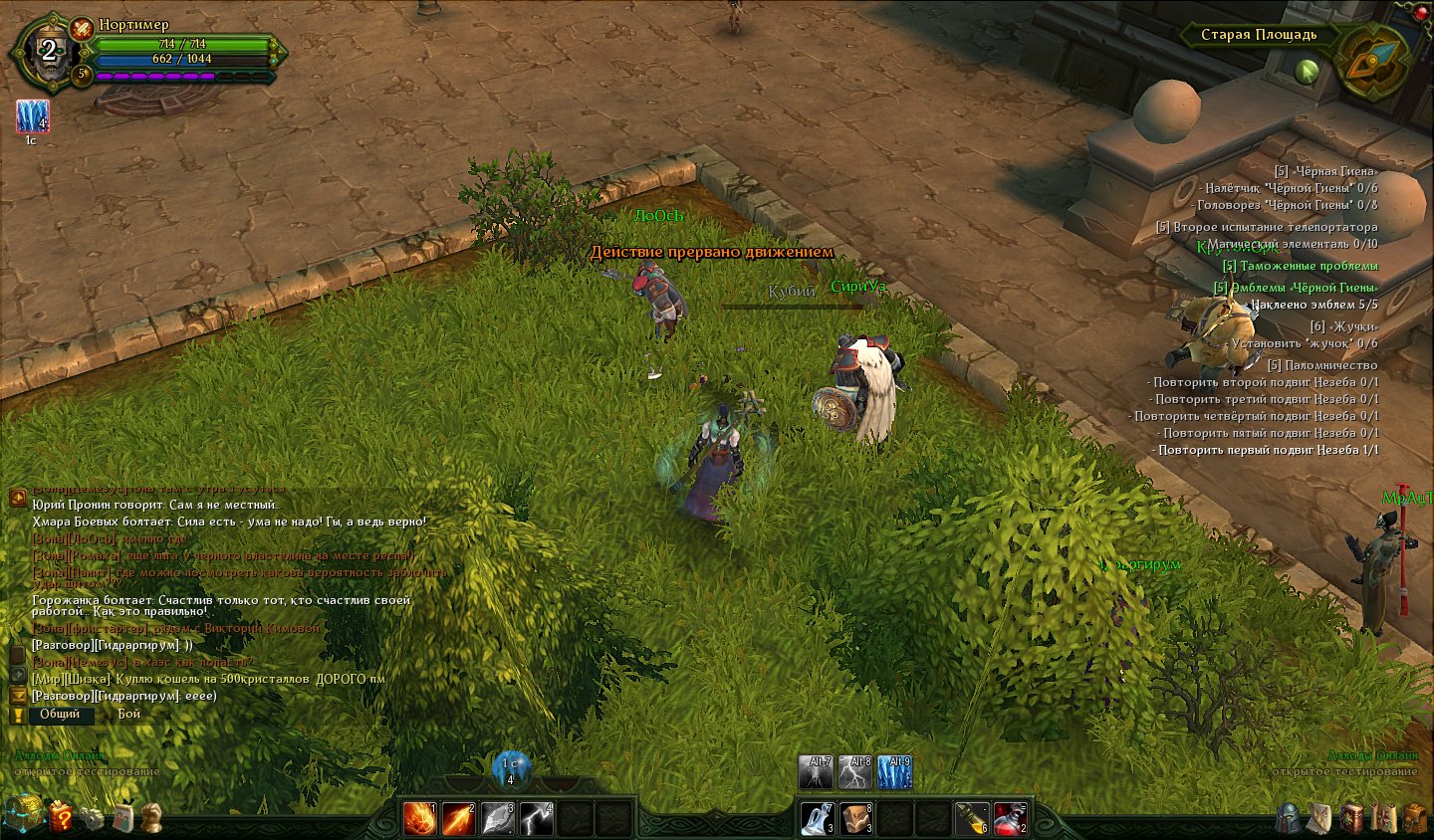This screenshot has height=840, width=1434.
Task: Trigger the Alt-8 lightning ability
Action: 855,772
